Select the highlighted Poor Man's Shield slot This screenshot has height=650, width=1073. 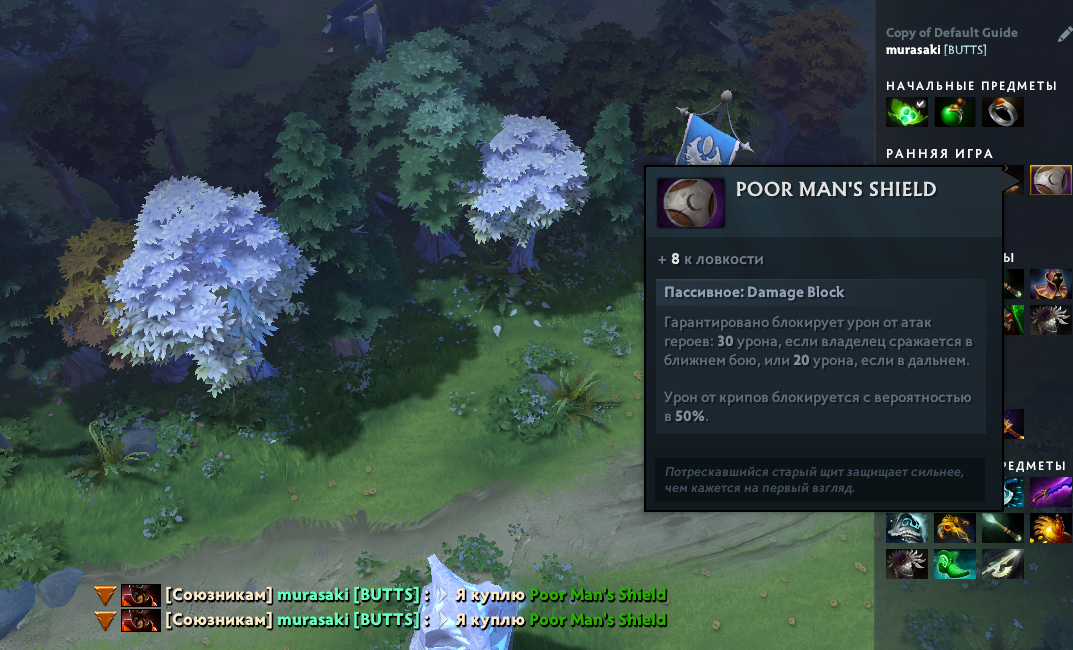click(x=1050, y=181)
